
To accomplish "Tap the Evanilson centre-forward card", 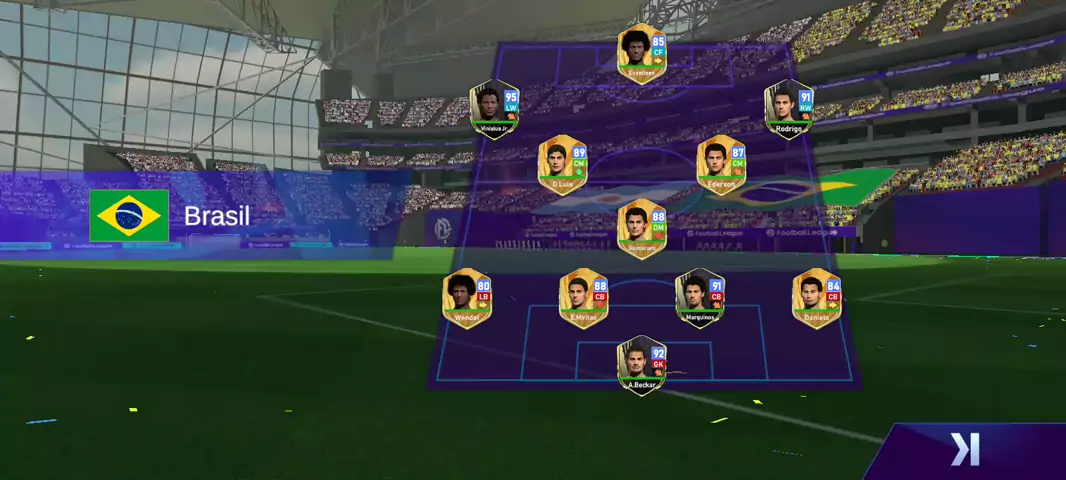I will [641, 54].
